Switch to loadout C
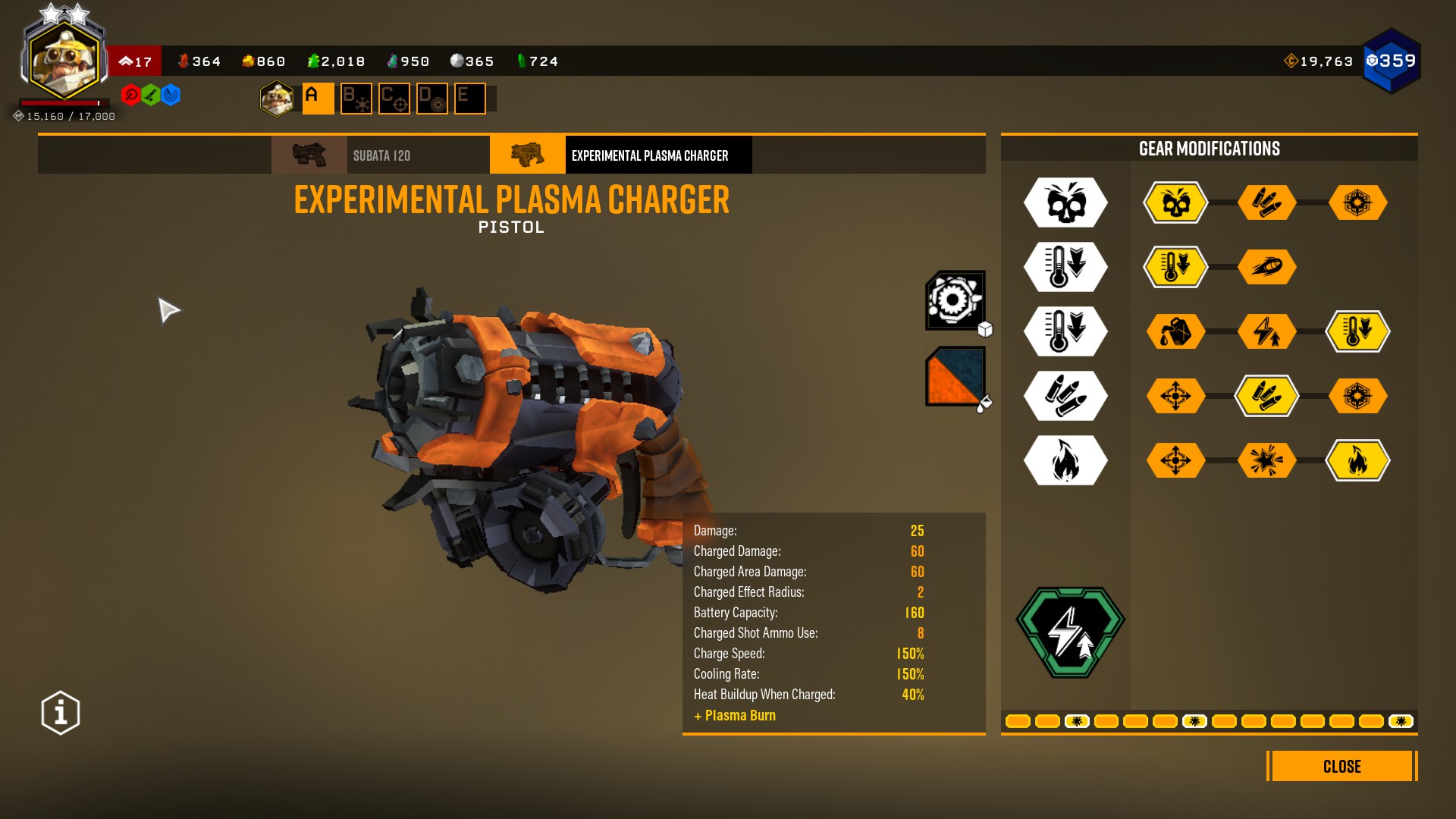Image resolution: width=1456 pixels, height=819 pixels. tap(394, 99)
